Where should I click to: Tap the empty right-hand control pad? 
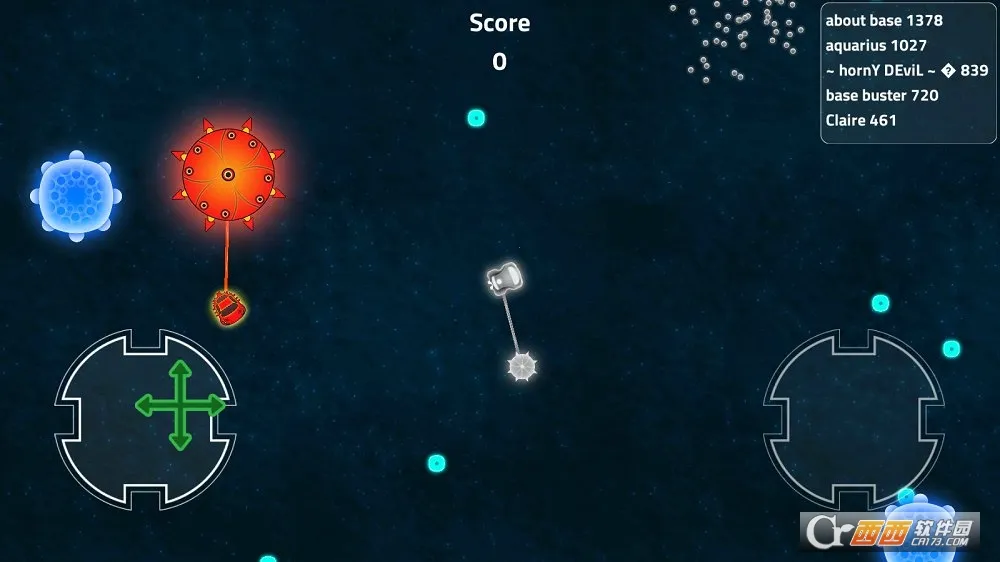[x=853, y=418]
